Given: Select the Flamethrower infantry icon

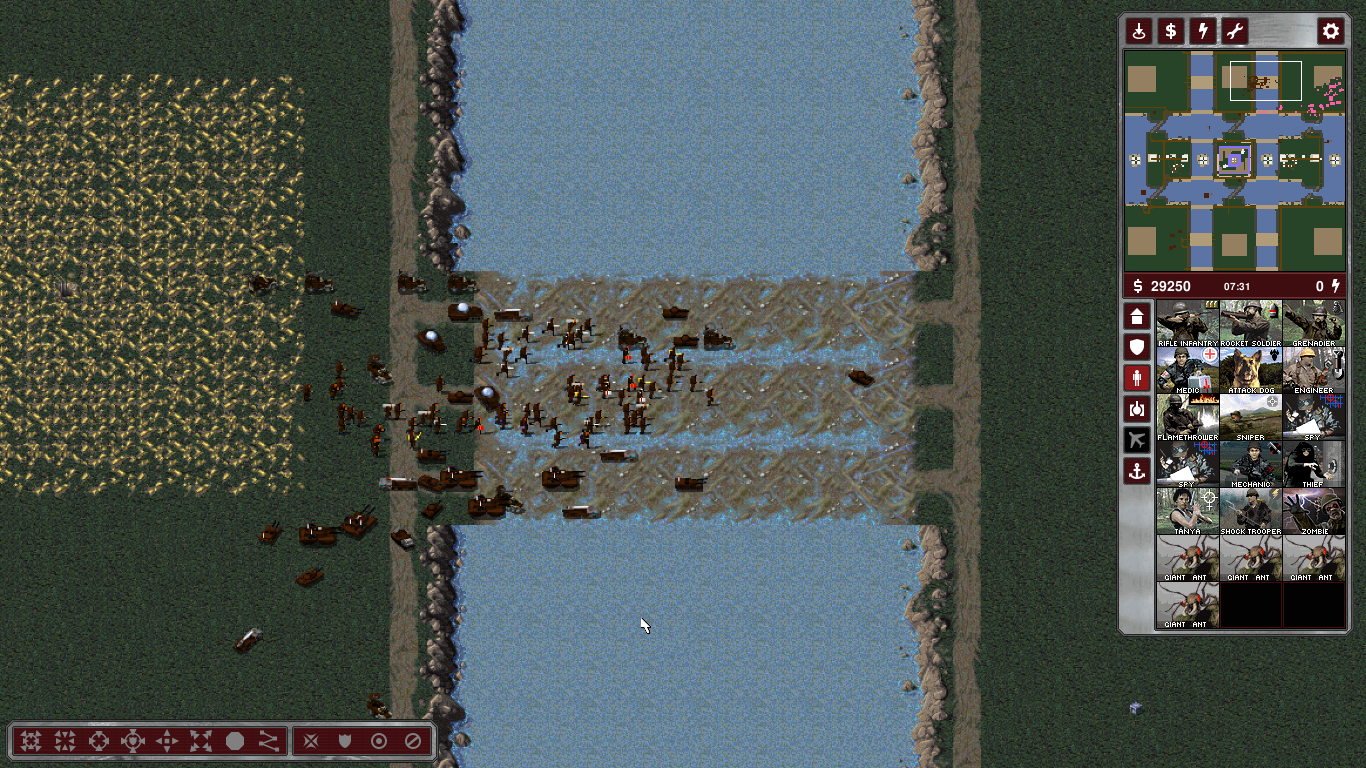Looking at the screenshot, I should pos(1187,417).
